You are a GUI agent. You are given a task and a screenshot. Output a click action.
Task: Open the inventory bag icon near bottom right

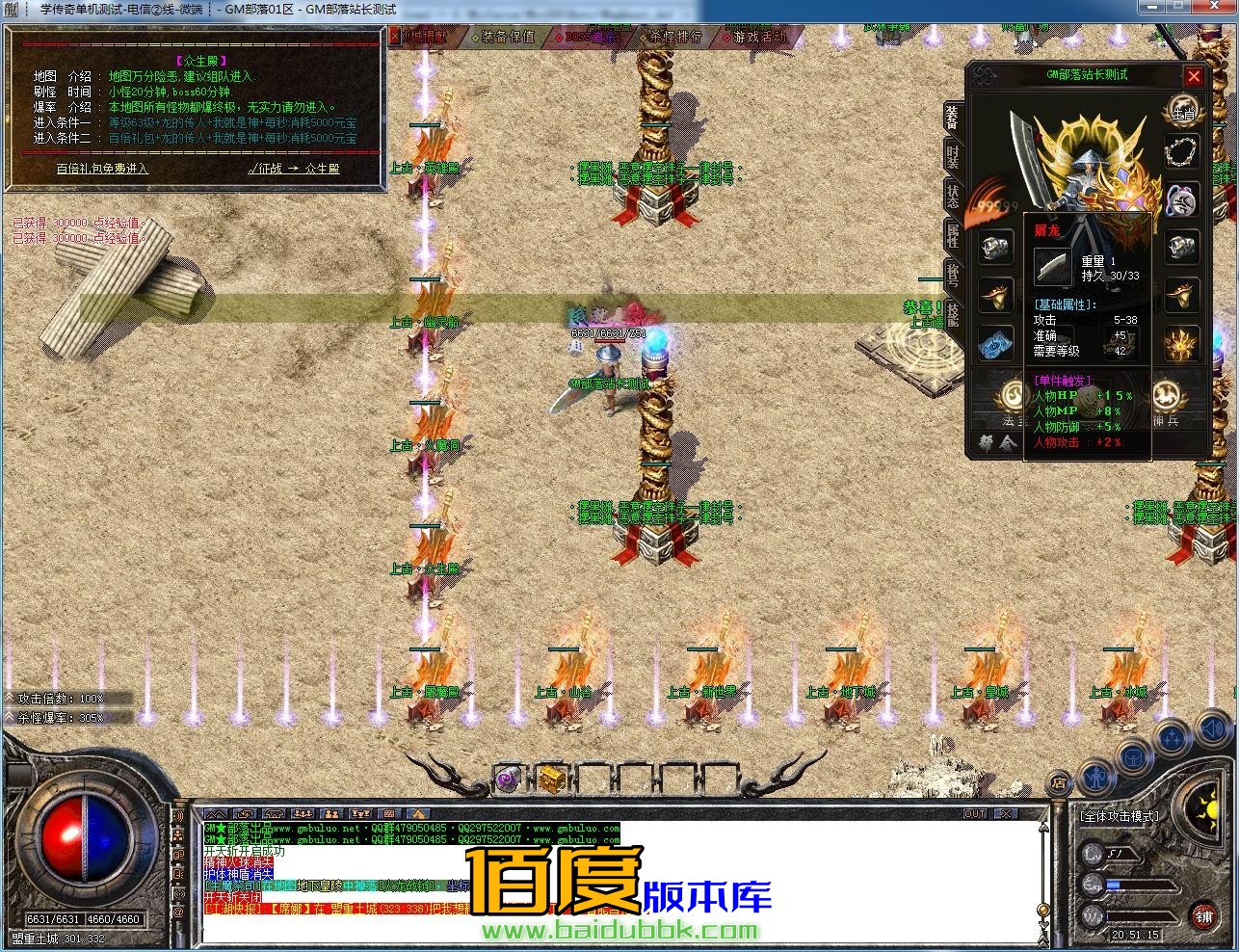pyautogui.click(x=1134, y=756)
